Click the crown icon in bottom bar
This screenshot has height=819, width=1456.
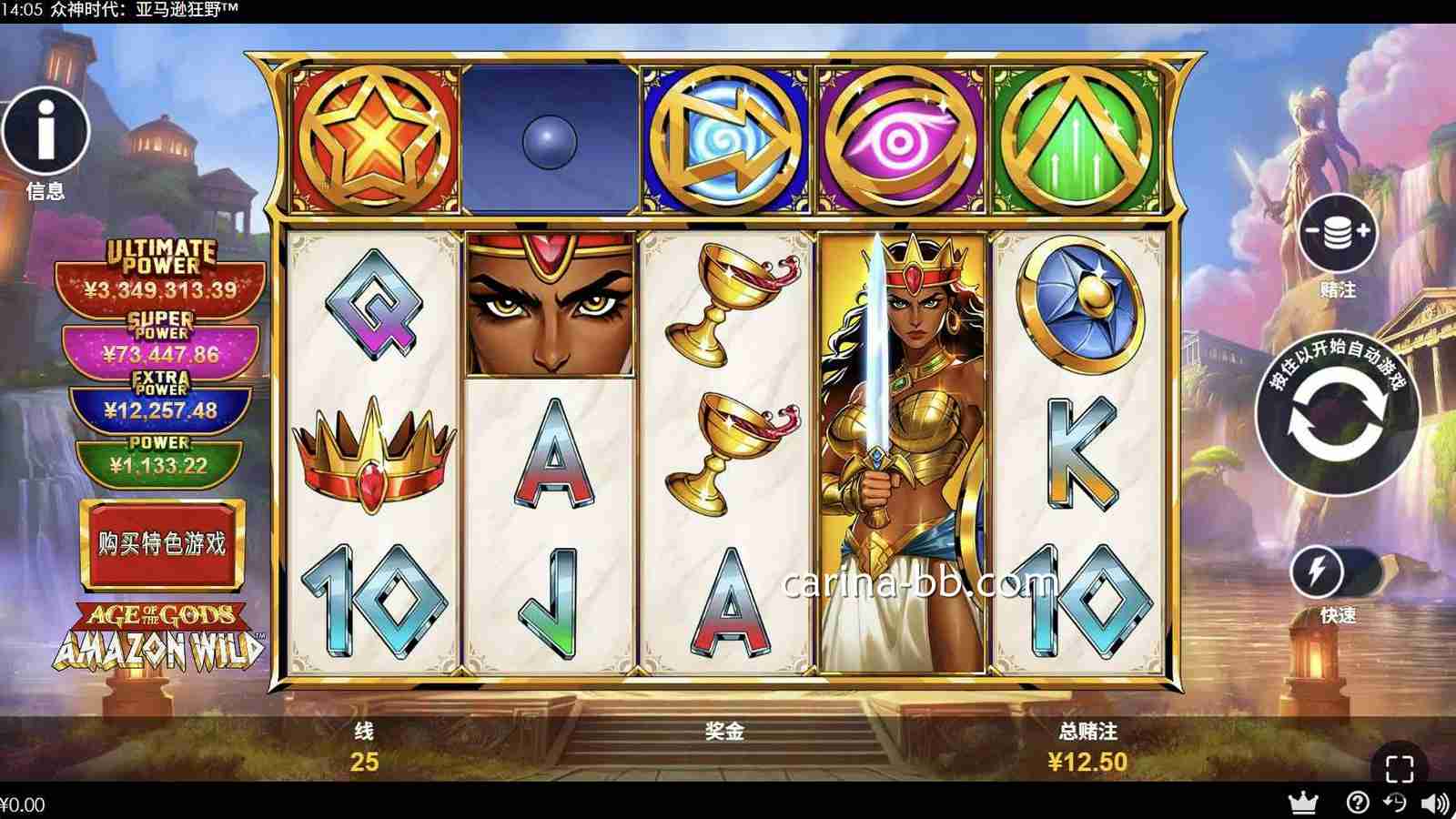click(1304, 803)
